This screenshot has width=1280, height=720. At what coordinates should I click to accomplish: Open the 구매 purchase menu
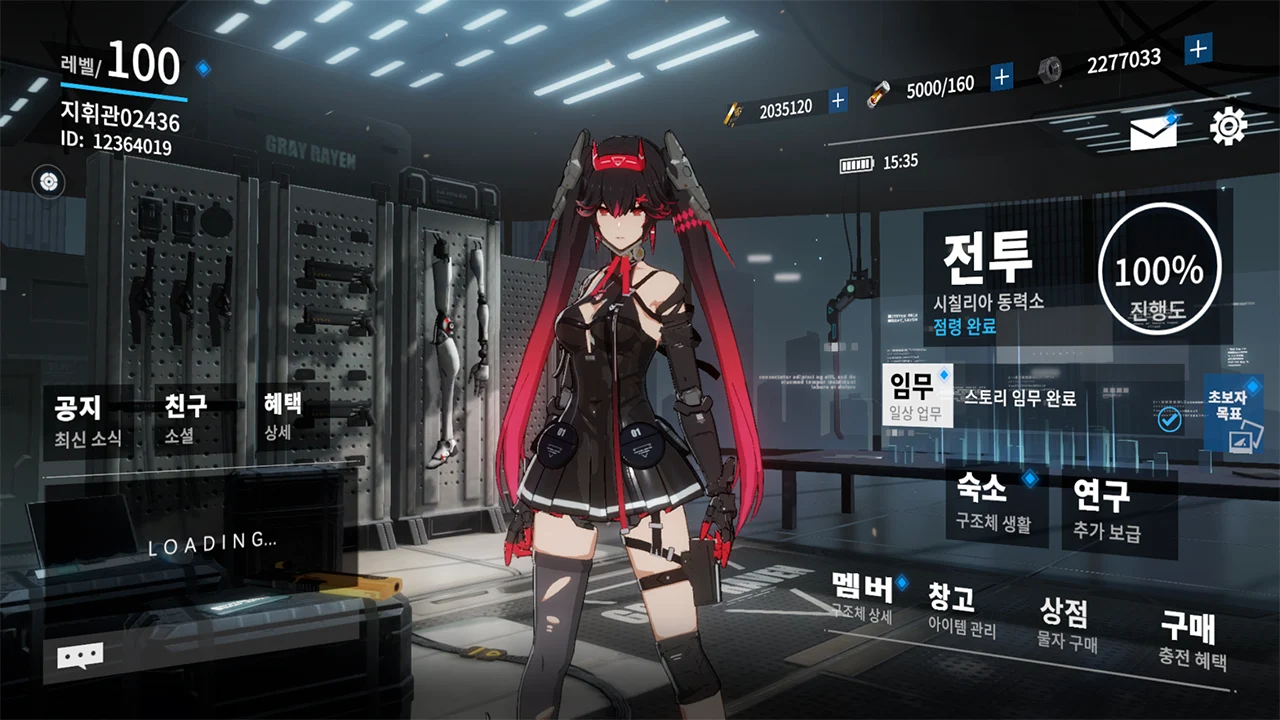(1190, 640)
